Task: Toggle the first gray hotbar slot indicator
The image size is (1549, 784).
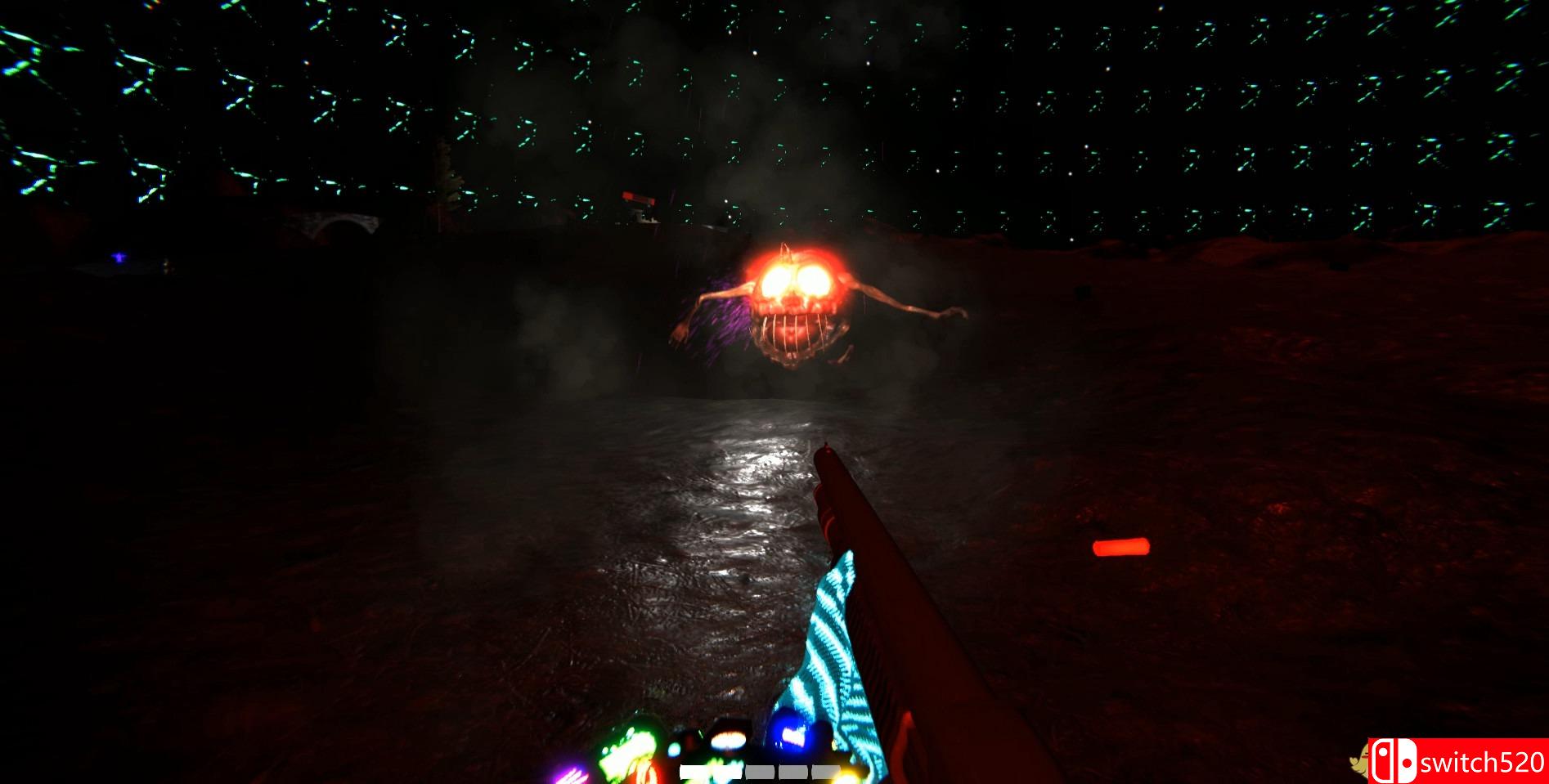Action: click(712, 769)
